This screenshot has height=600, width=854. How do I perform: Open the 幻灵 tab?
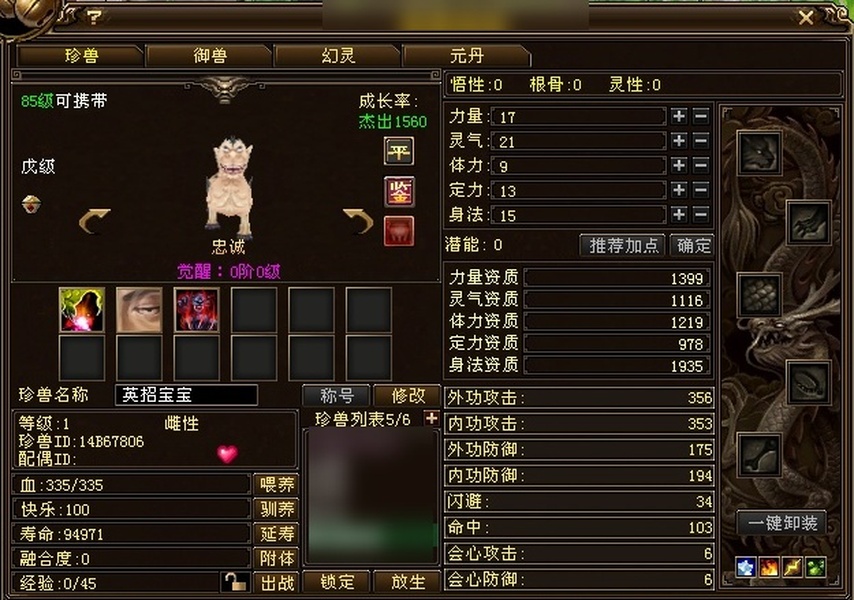coord(337,56)
